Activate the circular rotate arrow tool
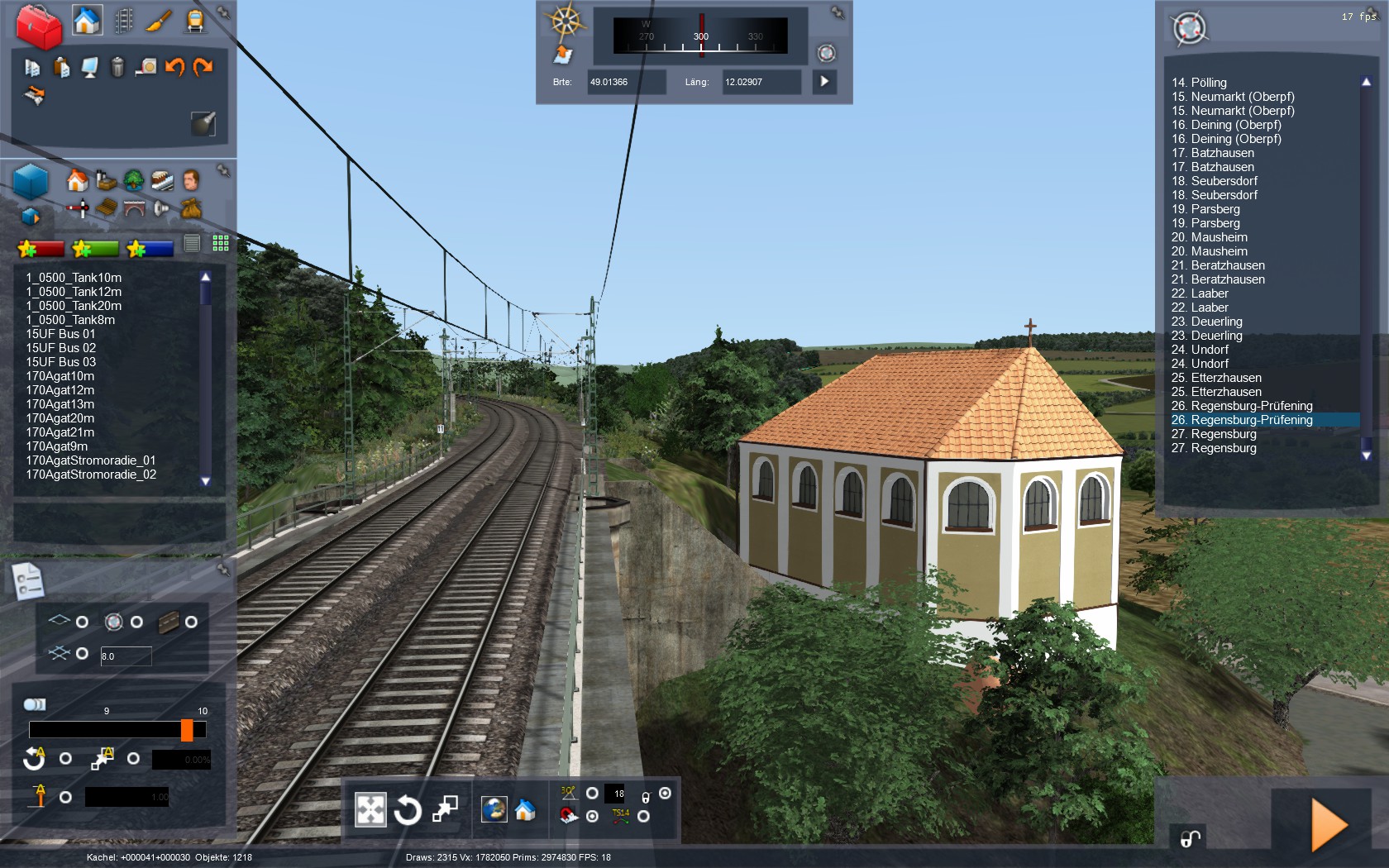The image size is (1389, 868). (x=407, y=810)
